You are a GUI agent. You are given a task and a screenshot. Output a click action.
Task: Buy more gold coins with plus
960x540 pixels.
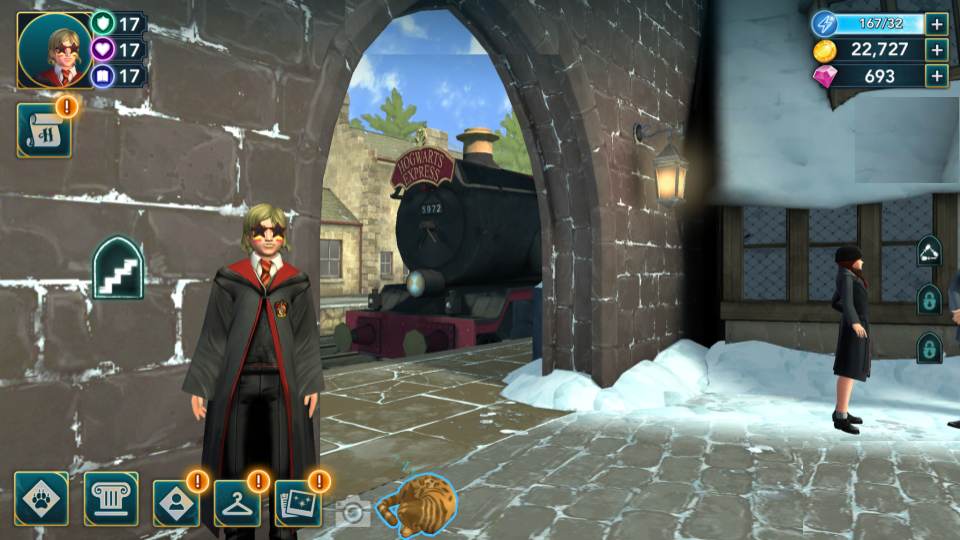936,50
